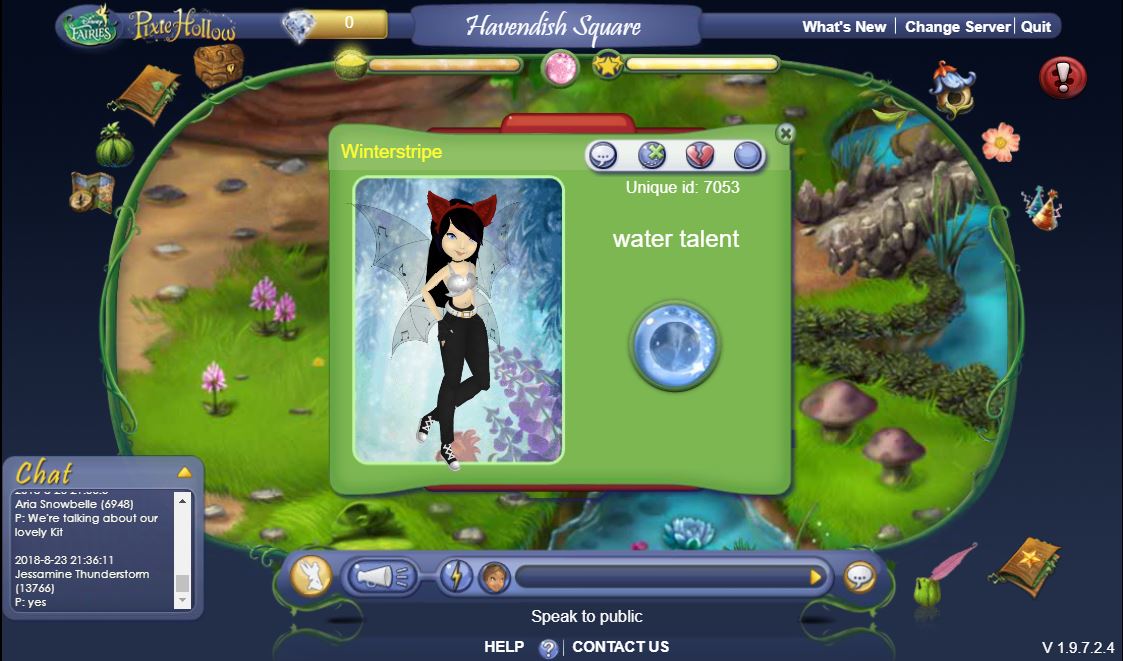Whisper to Winterstripe with the speech bubble button

point(602,155)
